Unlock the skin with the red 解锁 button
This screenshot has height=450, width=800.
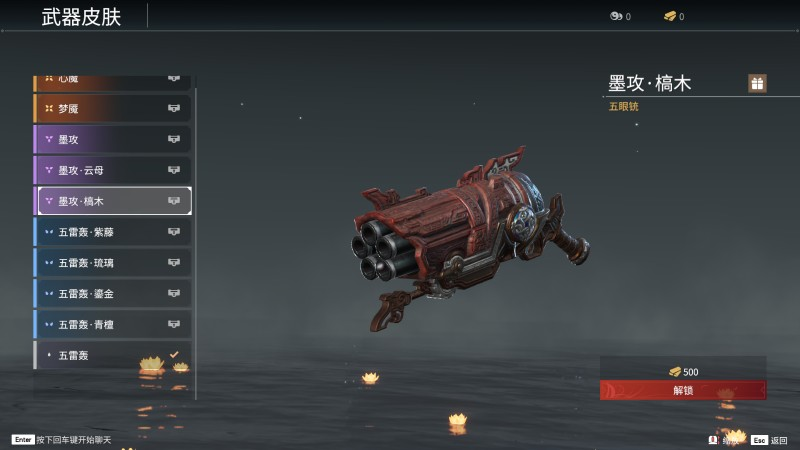coord(683,390)
